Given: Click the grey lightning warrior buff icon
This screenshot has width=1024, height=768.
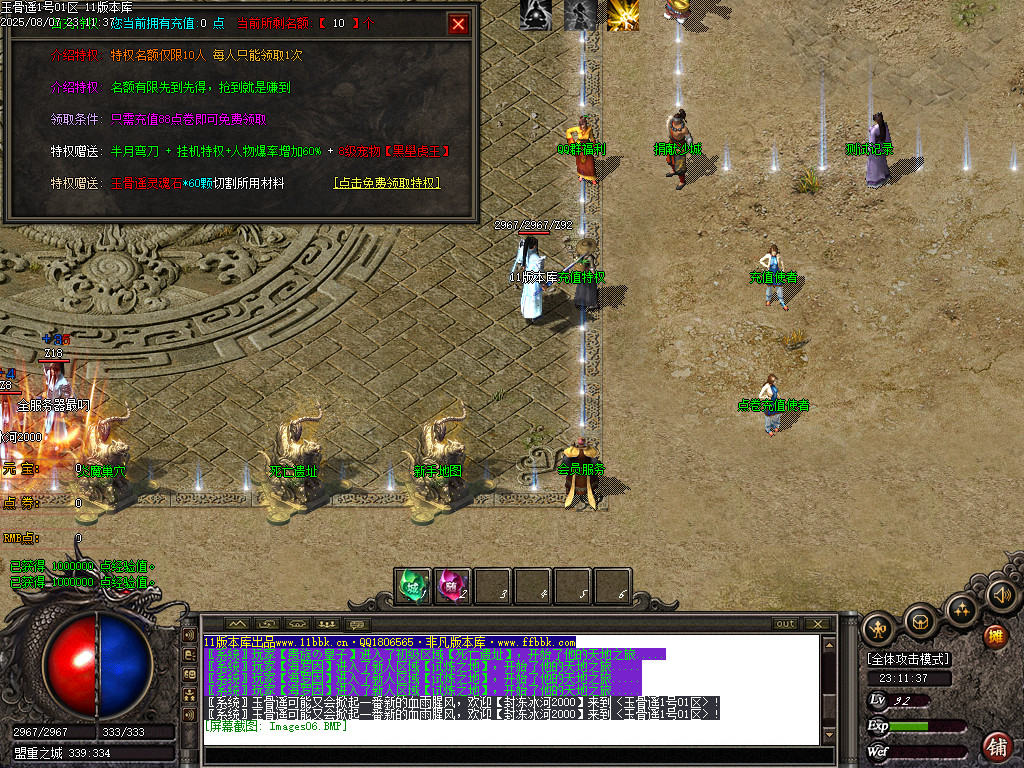Looking at the screenshot, I should pos(580,15).
